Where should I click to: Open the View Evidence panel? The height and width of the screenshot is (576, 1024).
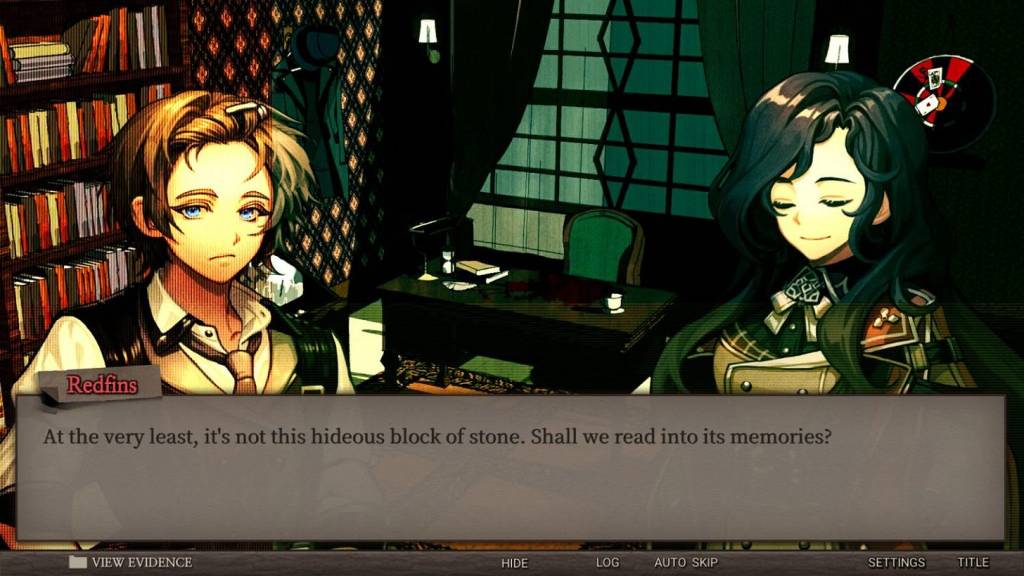pos(131,563)
